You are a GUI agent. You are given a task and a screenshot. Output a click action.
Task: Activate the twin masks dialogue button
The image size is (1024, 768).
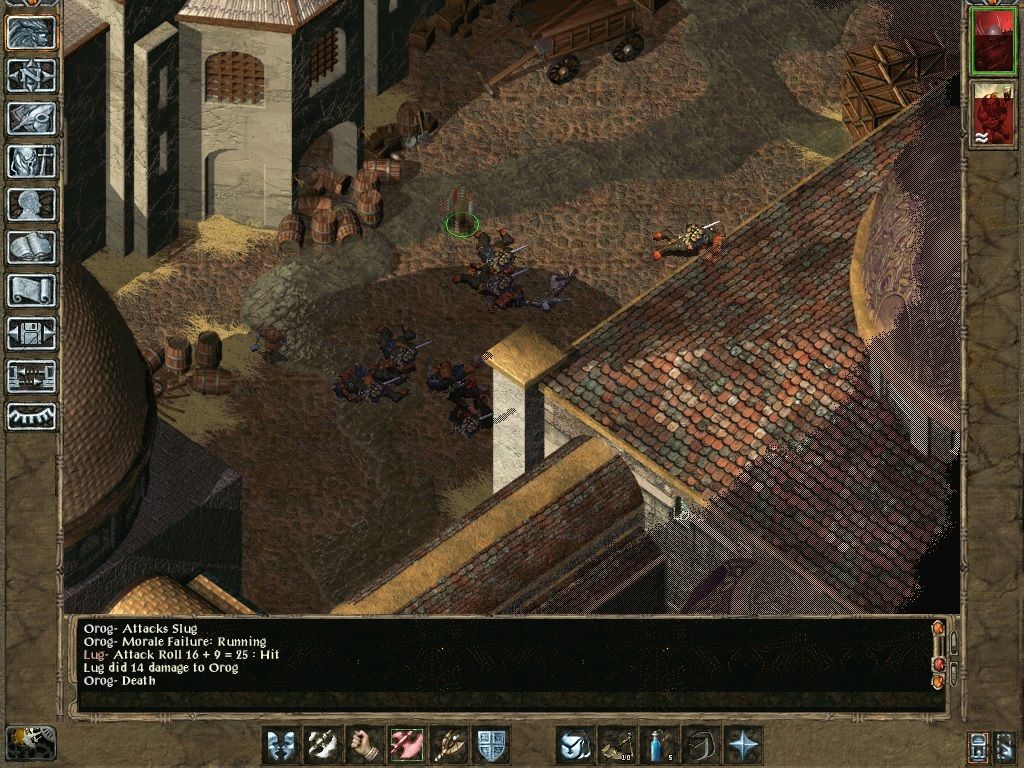point(280,744)
